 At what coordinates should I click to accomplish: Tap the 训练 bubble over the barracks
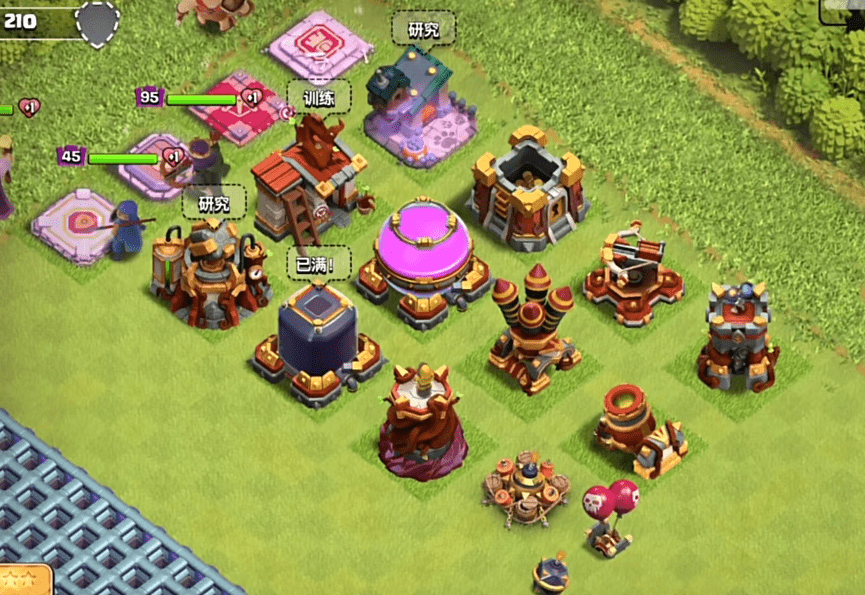(x=320, y=97)
